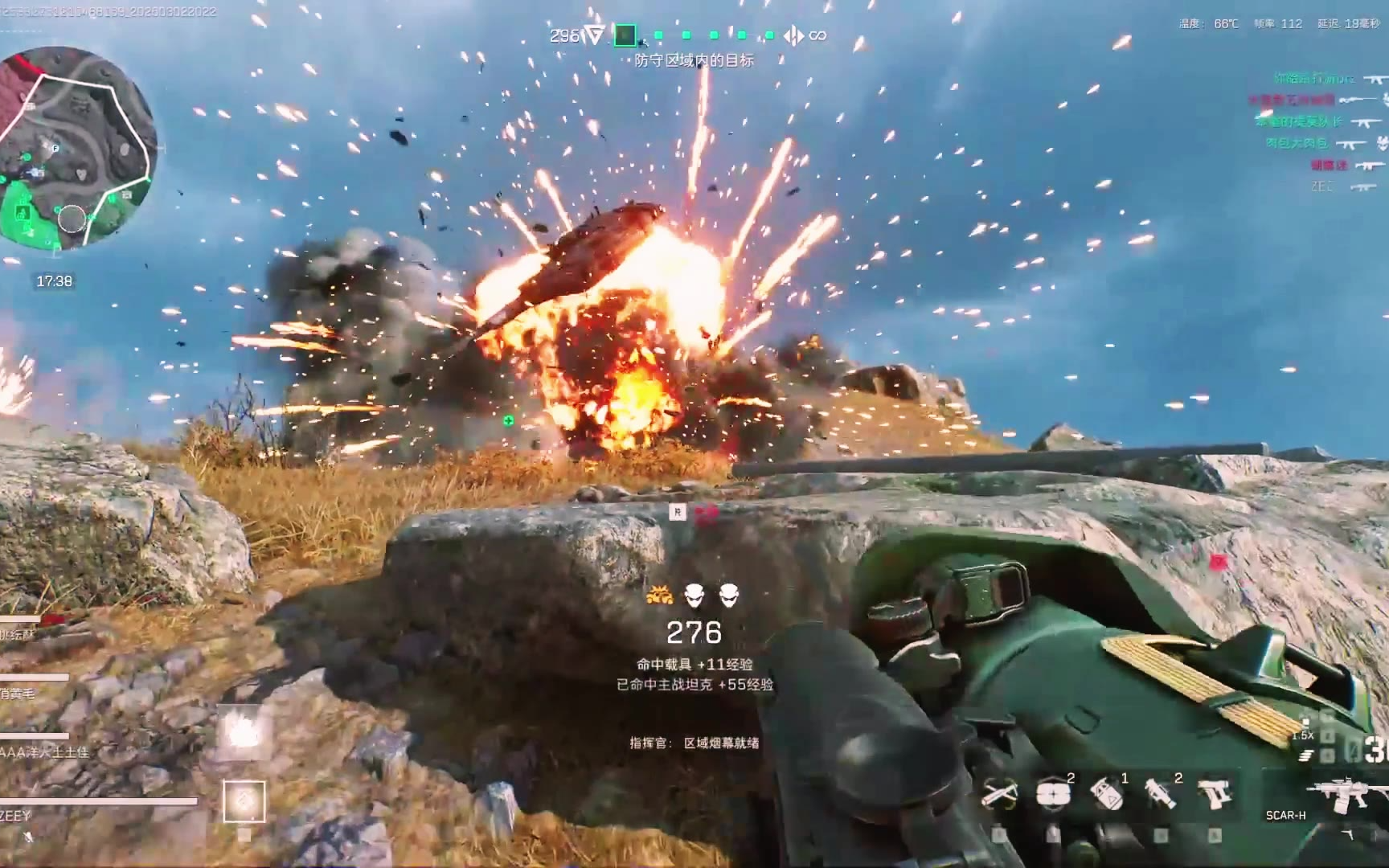Choose the ammo crate gadget icon
Screen dimensions: 1389x868
coord(1052,794)
